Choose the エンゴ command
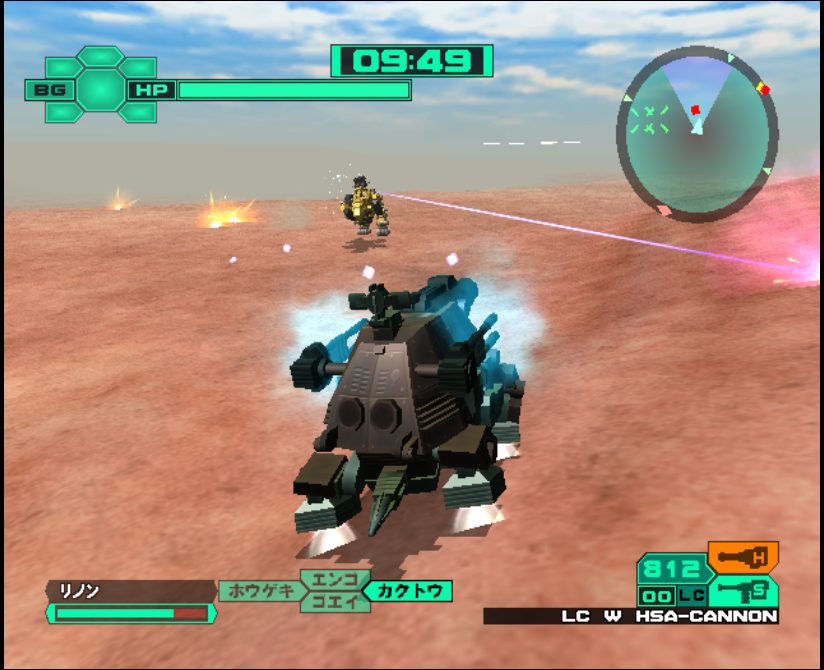Image resolution: width=824 pixels, height=670 pixels. (x=327, y=581)
